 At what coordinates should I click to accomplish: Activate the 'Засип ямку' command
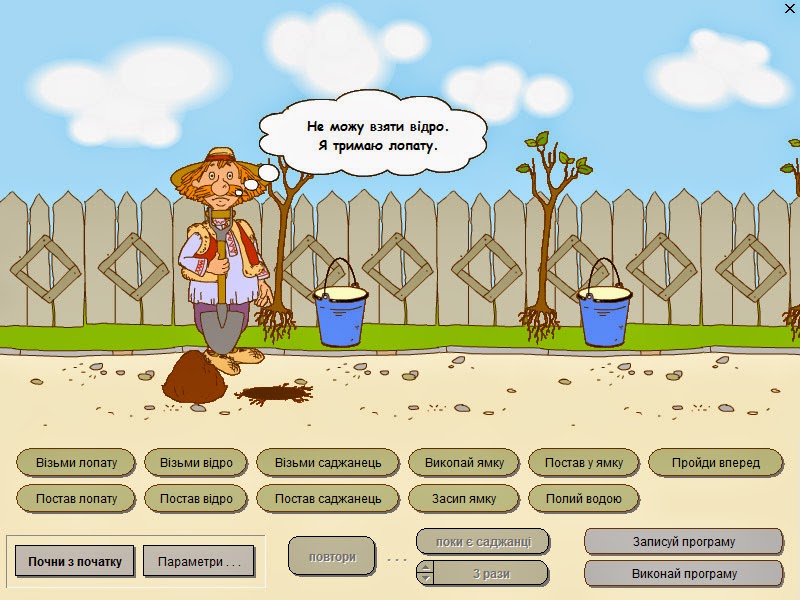click(x=464, y=498)
